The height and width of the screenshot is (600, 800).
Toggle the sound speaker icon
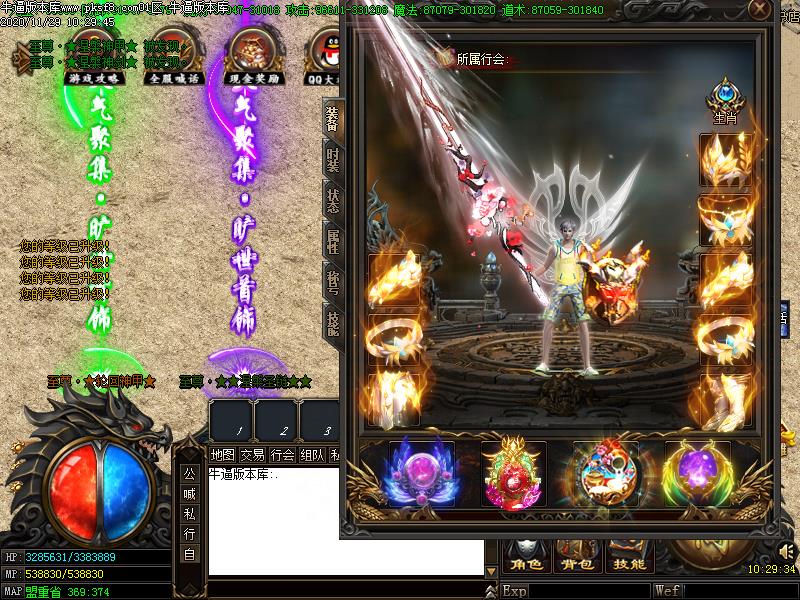tap(785, 550)
